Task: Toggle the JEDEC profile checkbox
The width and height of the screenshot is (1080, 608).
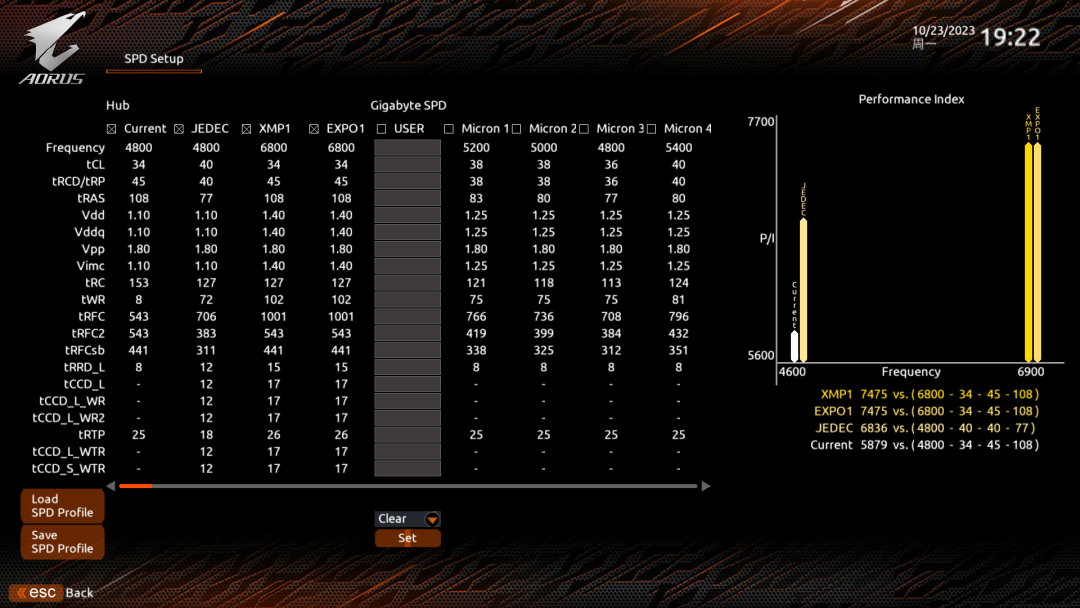Action: [x=179, y=129]
